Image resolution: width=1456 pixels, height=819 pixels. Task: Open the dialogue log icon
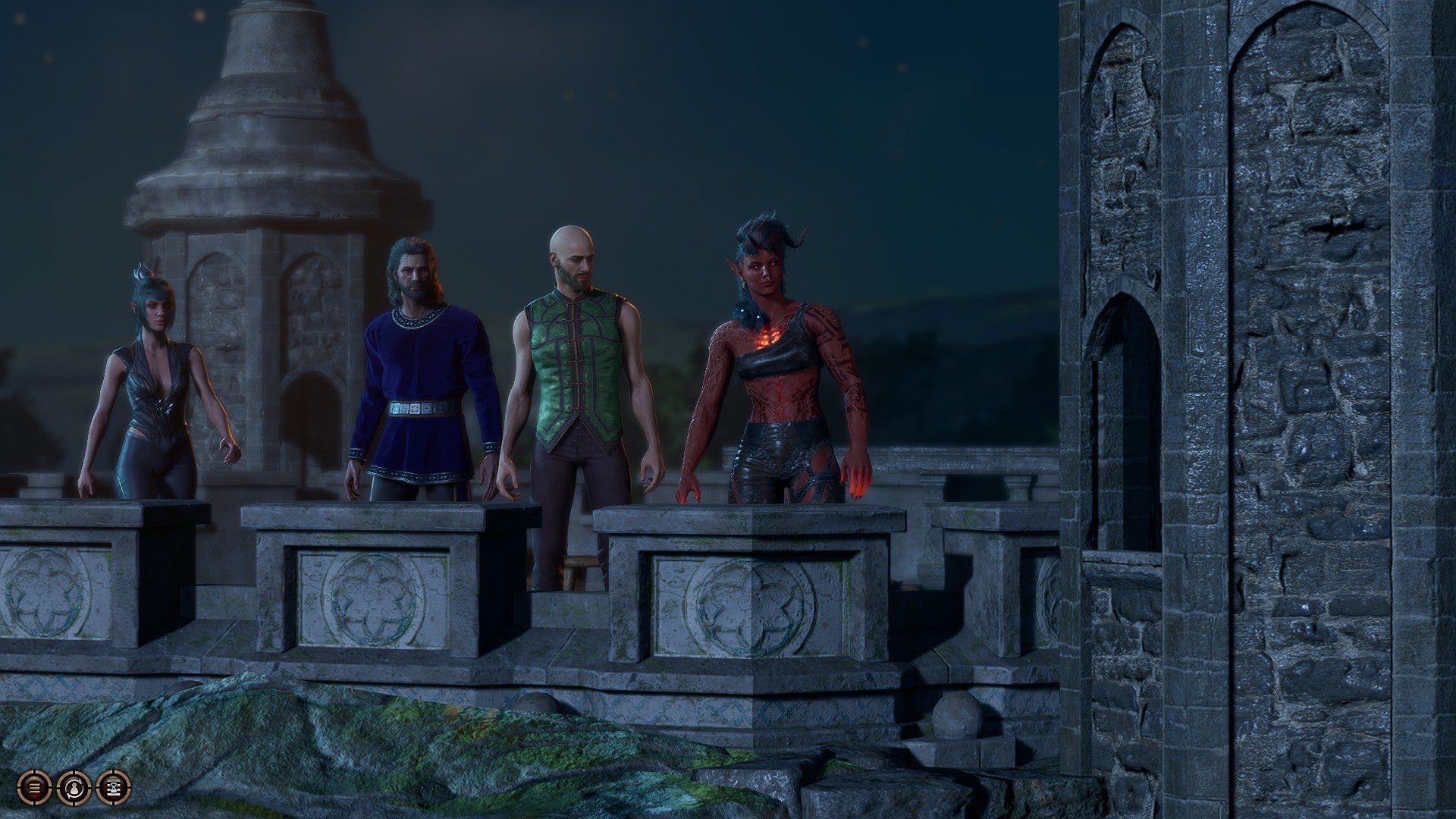pos(35,786)
